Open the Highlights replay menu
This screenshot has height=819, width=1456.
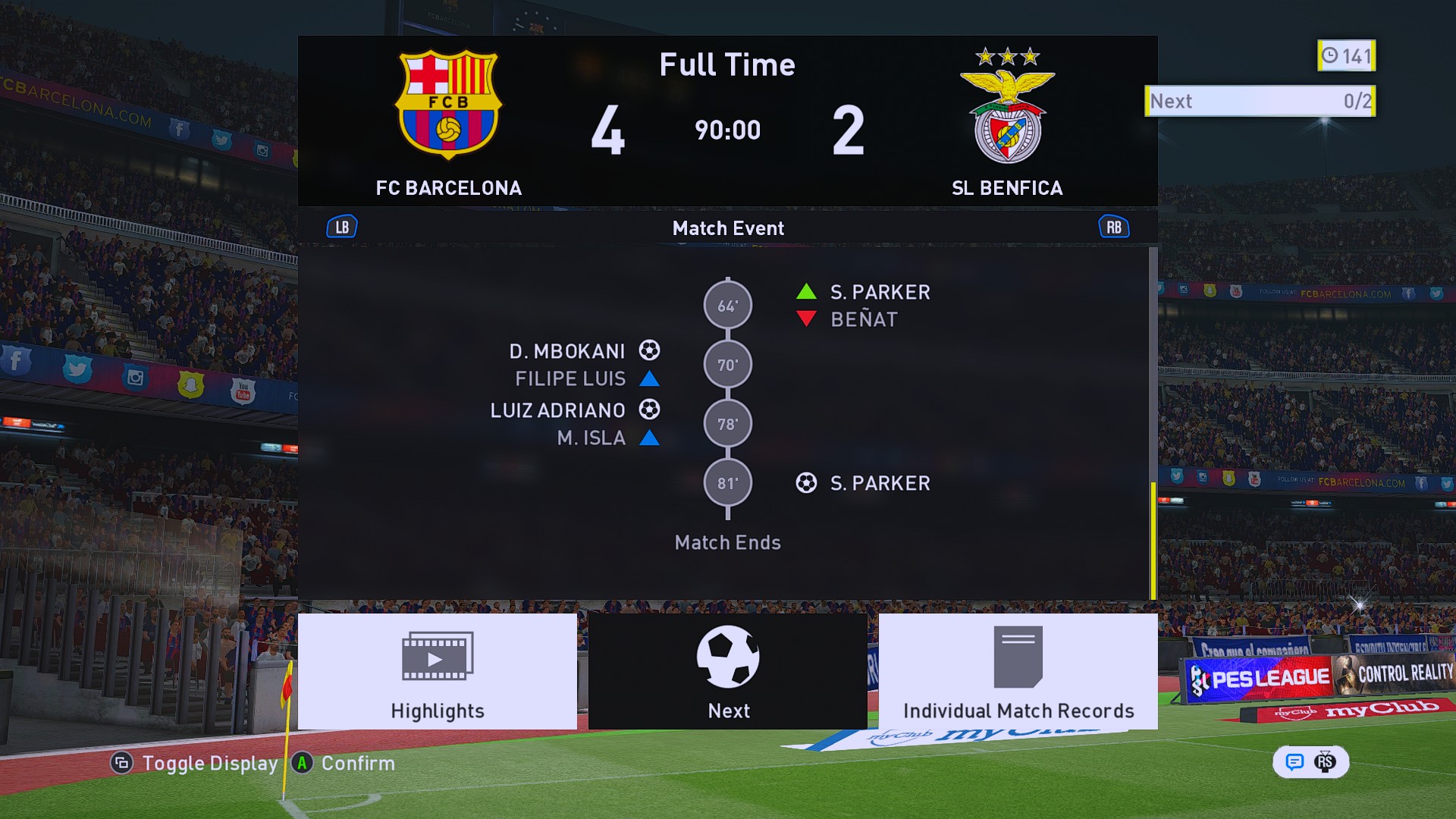[438, 672]
